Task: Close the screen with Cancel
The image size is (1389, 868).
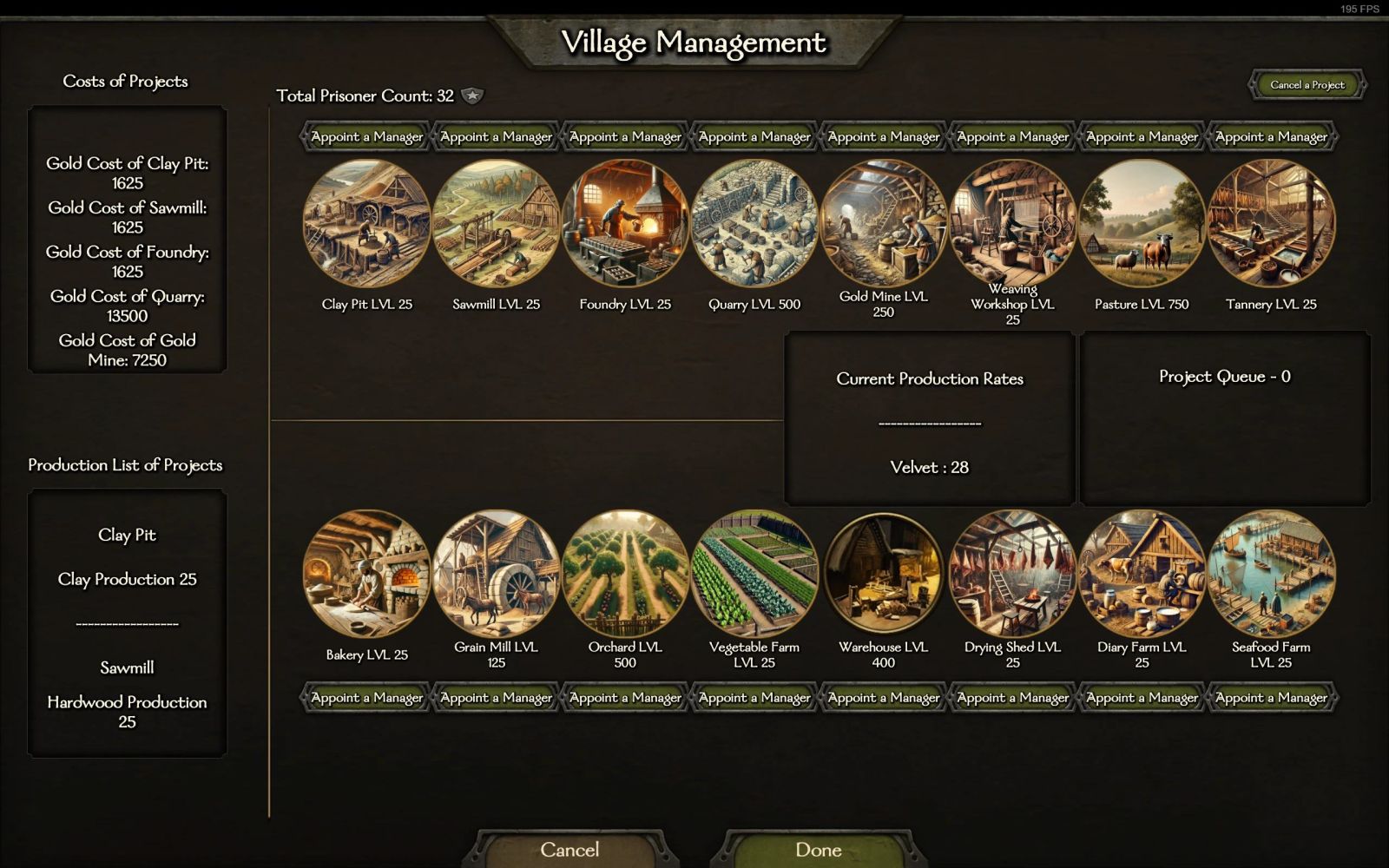Action: tap(569, 850)
